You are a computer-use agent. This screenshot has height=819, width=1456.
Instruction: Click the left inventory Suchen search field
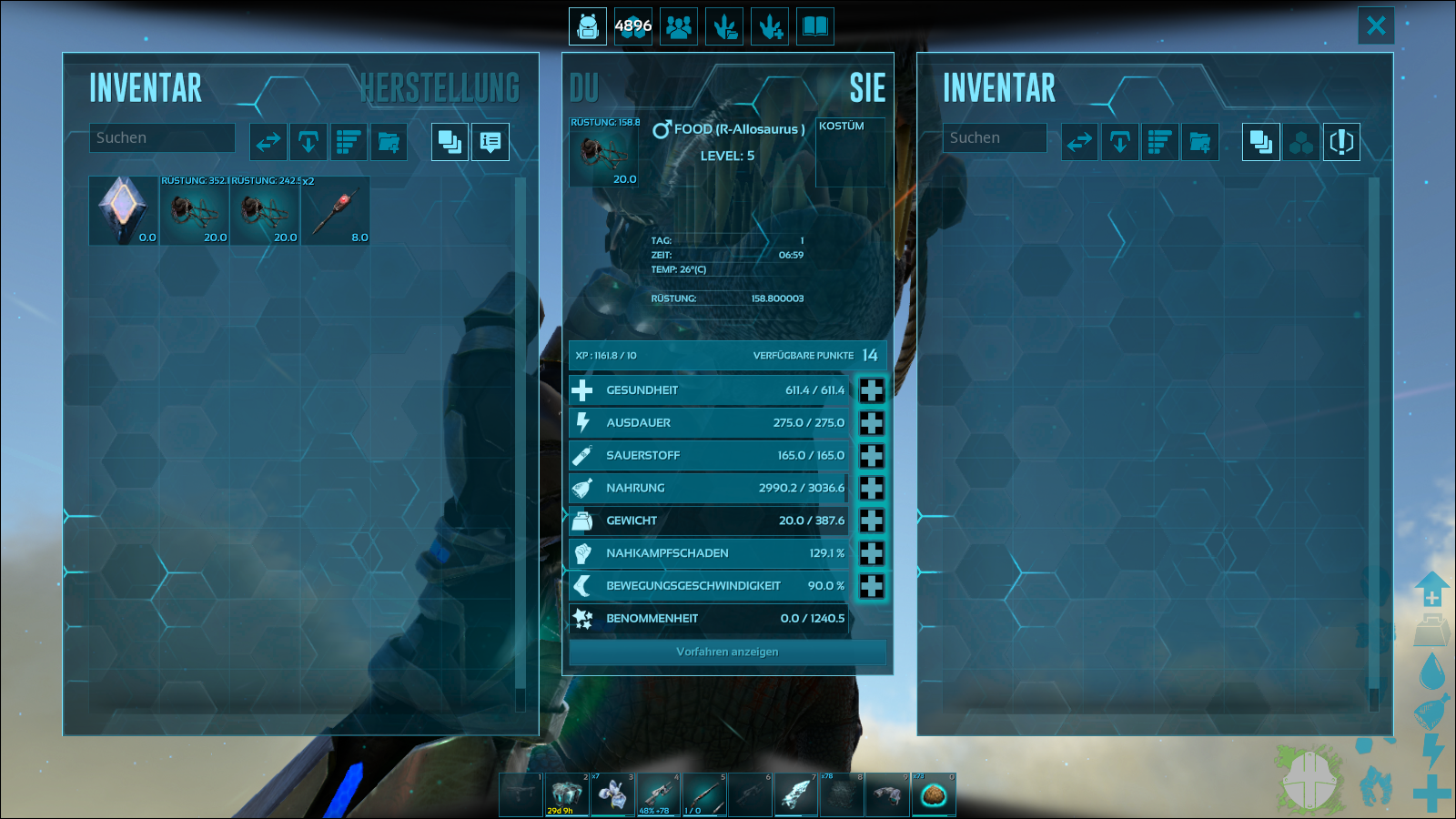162,138
